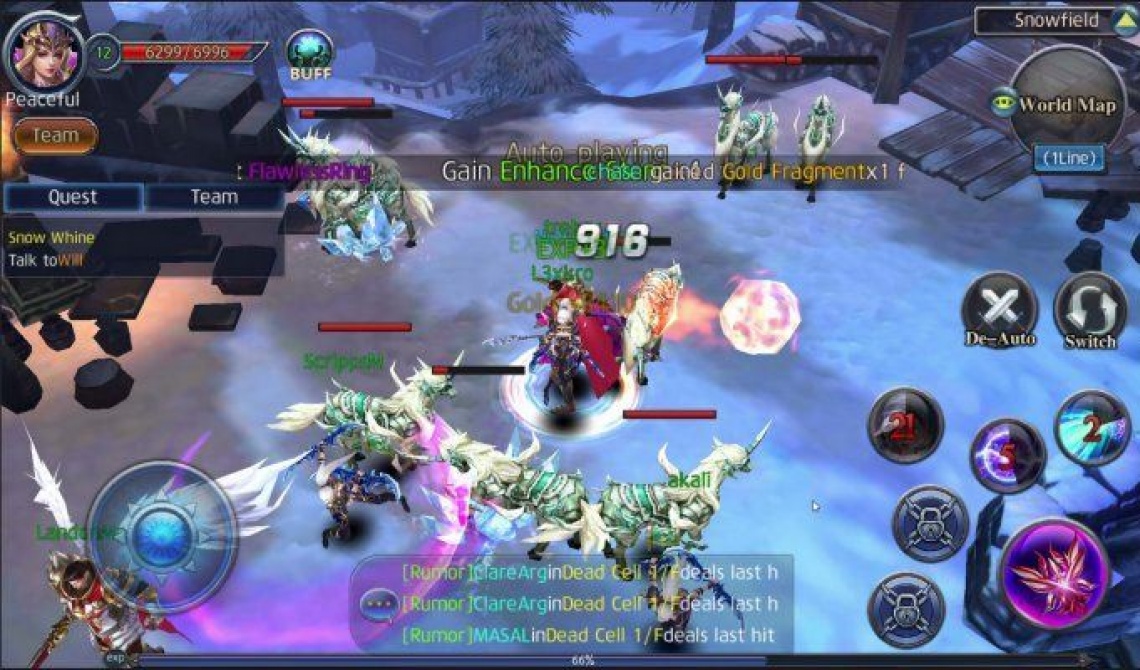
Task: Expand the Snowfield location arrow
Action: [1122, 21]
